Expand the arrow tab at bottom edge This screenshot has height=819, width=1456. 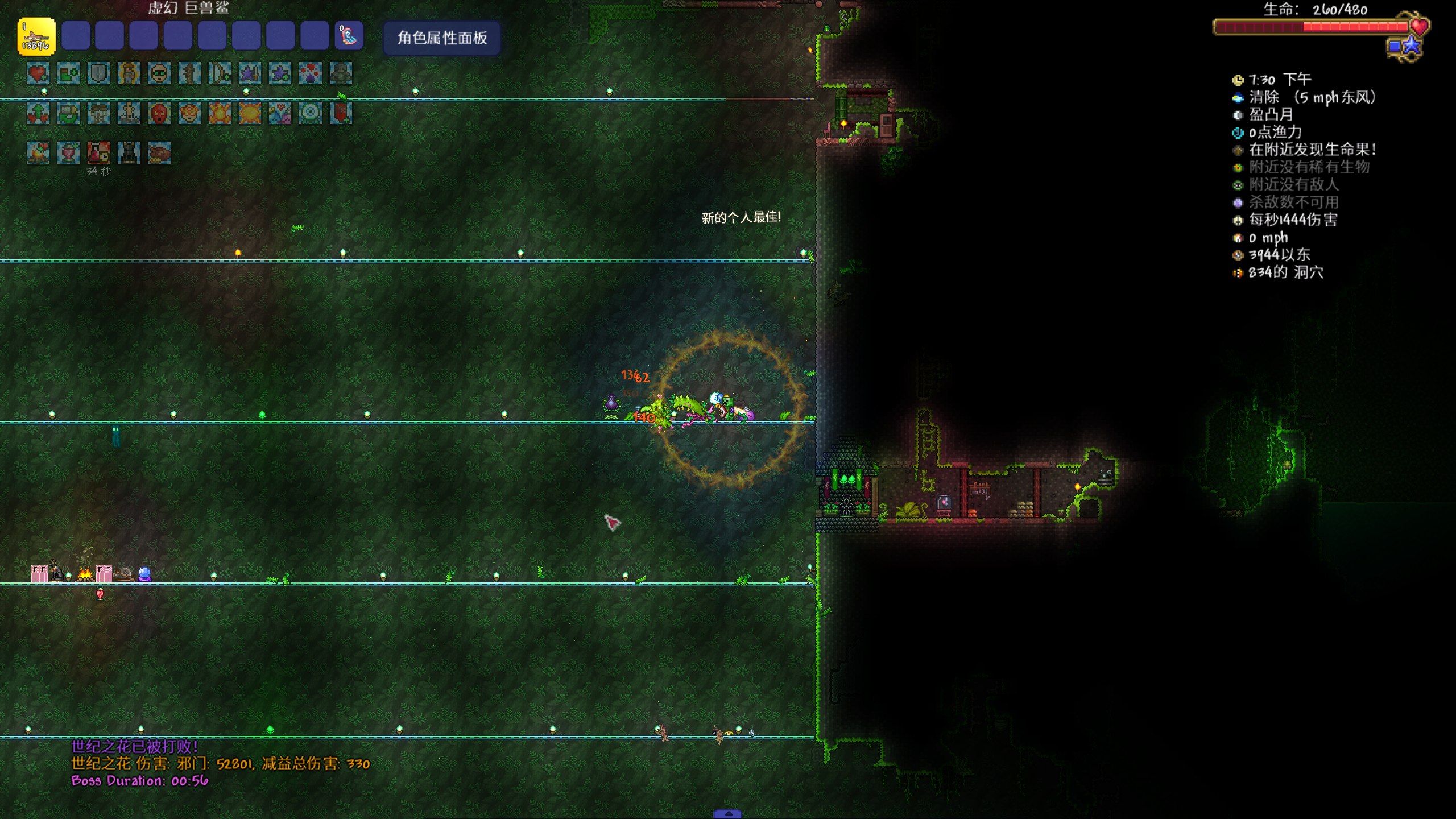(x=727, y=814)
